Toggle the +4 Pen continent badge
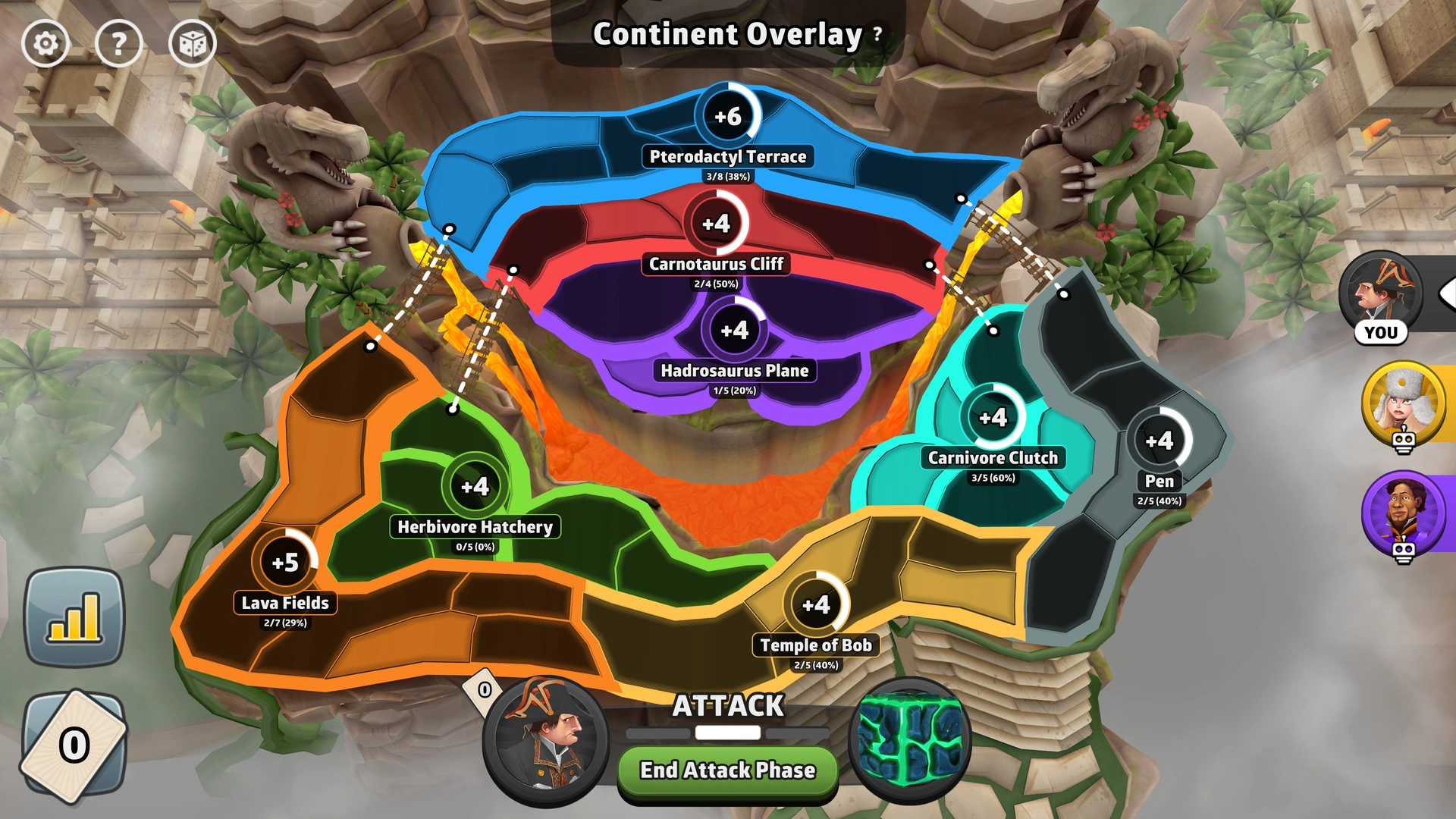This screenshot has height=819, width=1456. click(1159, 439)
